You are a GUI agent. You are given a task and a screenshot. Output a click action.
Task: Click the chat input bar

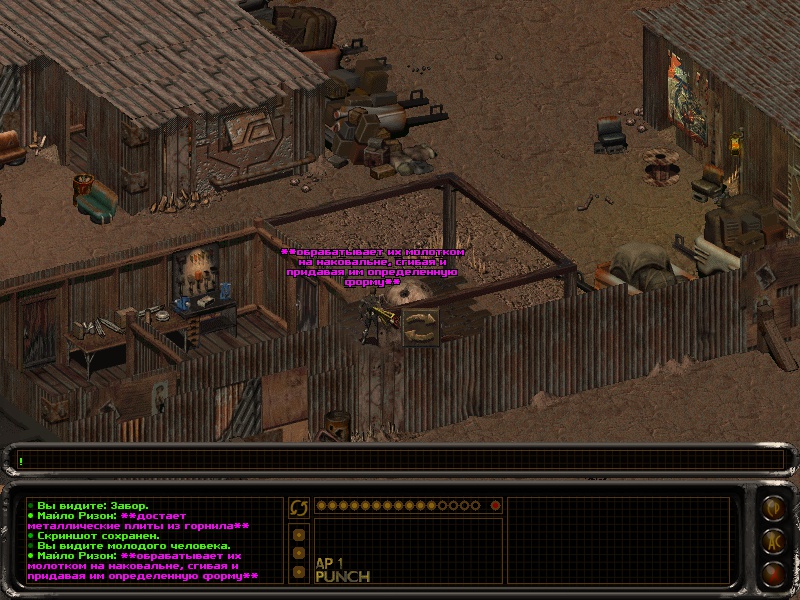click(400, 460)
